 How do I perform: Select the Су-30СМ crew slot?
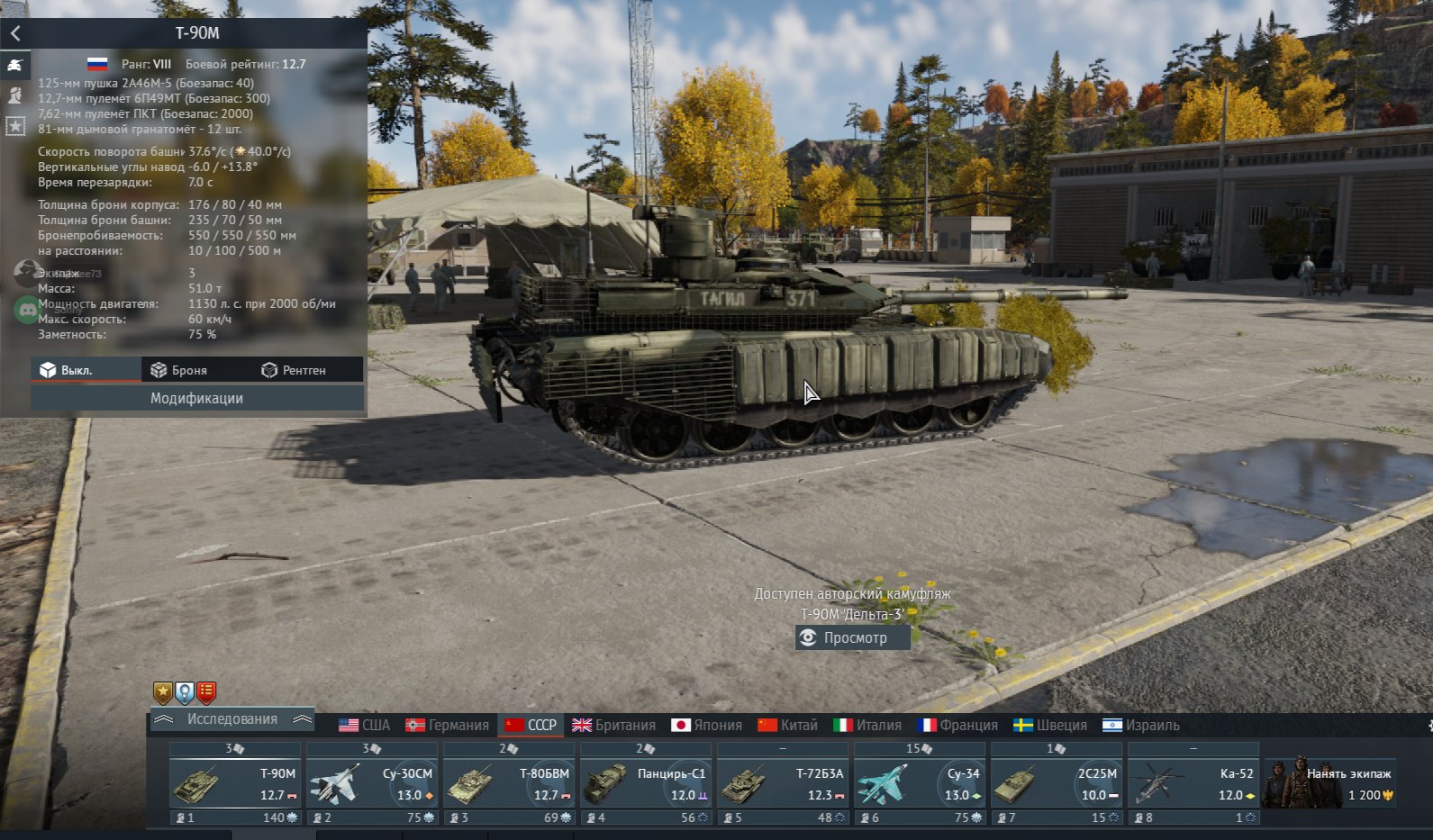point(371,783)
